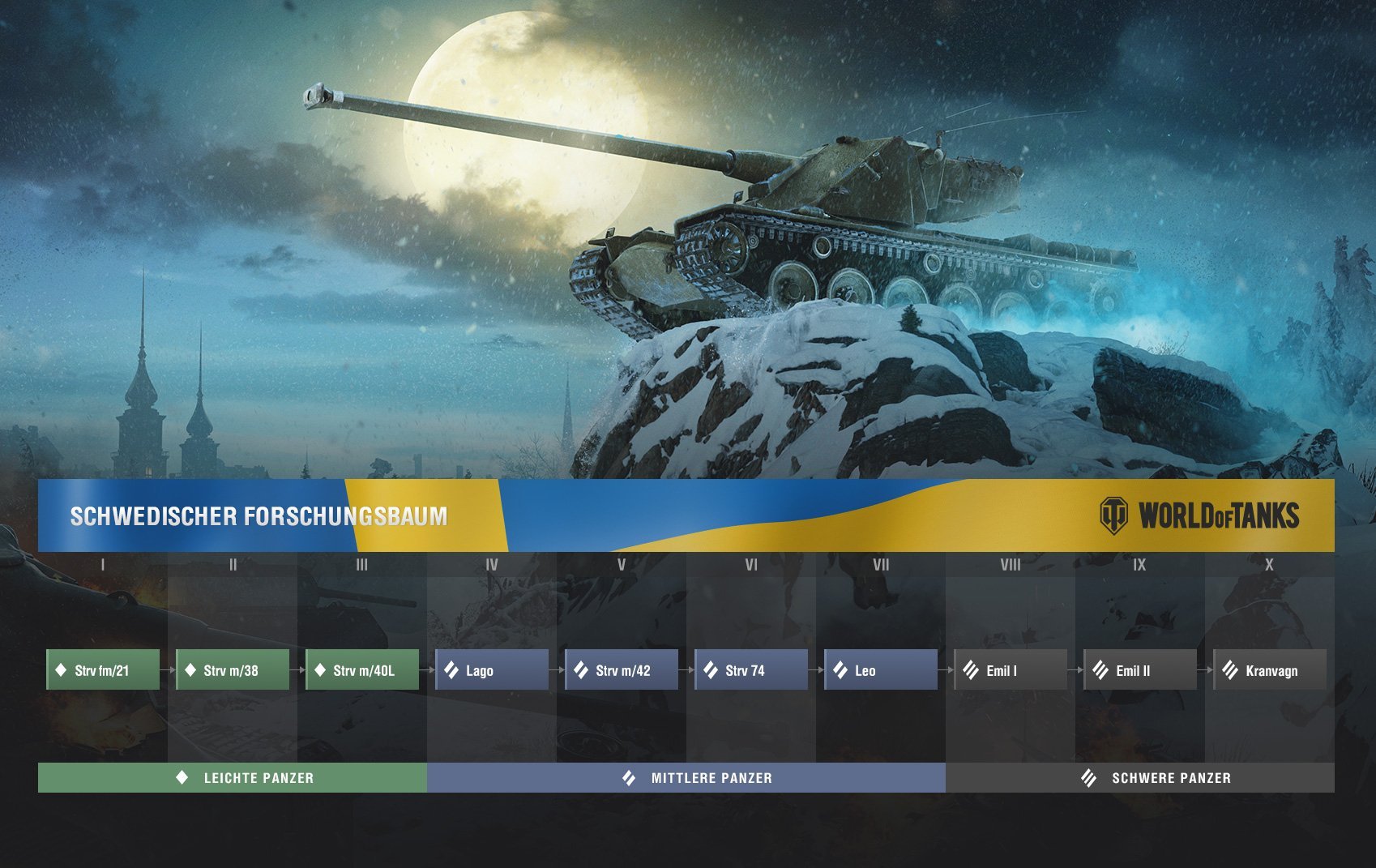Select the Emil II heavy tank
Screen dimensions: 1376x868
coord(1140,670)
